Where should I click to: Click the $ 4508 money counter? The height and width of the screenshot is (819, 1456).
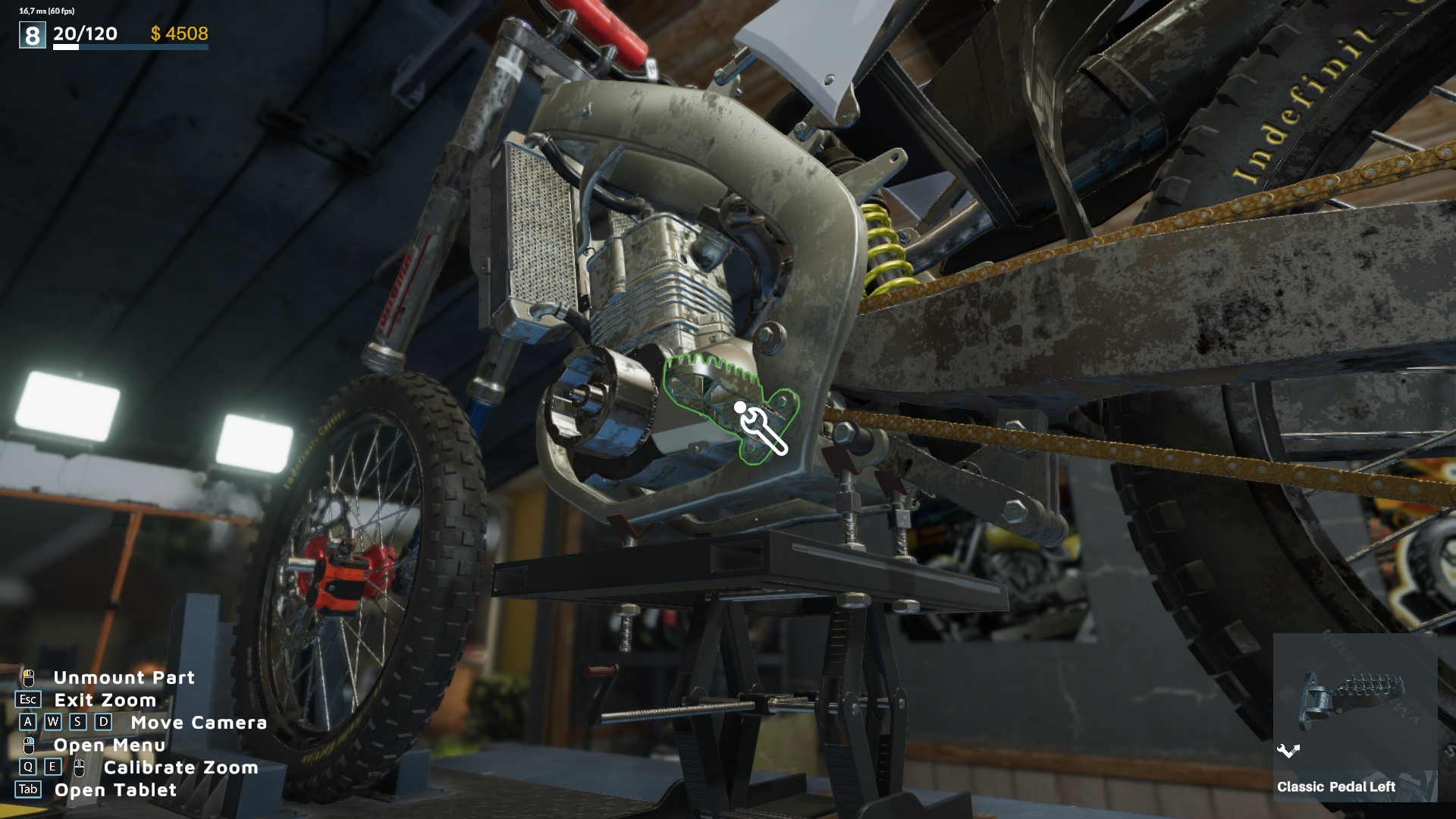pyautogui.click(x=180, y=34)
